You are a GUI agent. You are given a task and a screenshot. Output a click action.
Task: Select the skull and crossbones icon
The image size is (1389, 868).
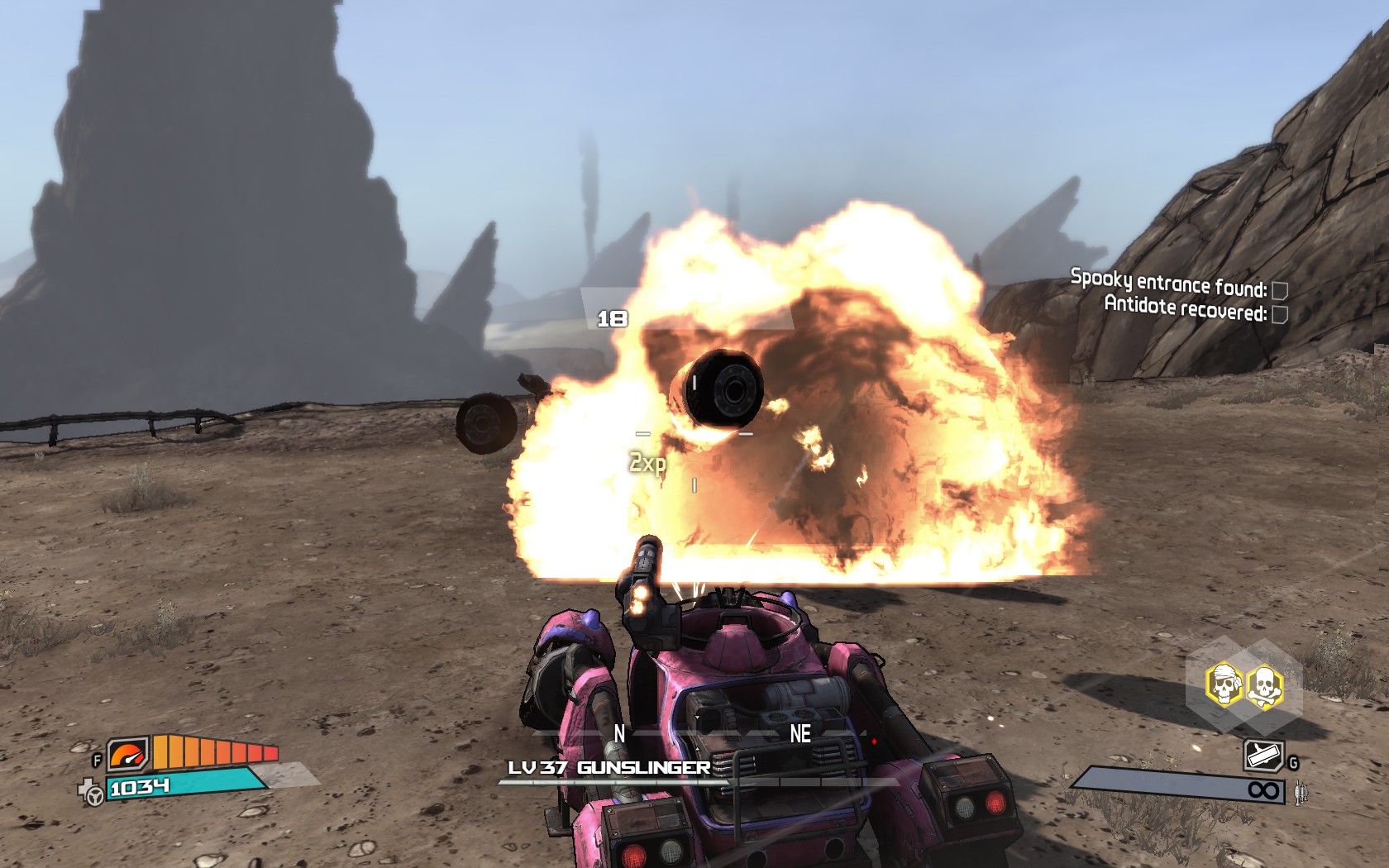click(1263, 687)
